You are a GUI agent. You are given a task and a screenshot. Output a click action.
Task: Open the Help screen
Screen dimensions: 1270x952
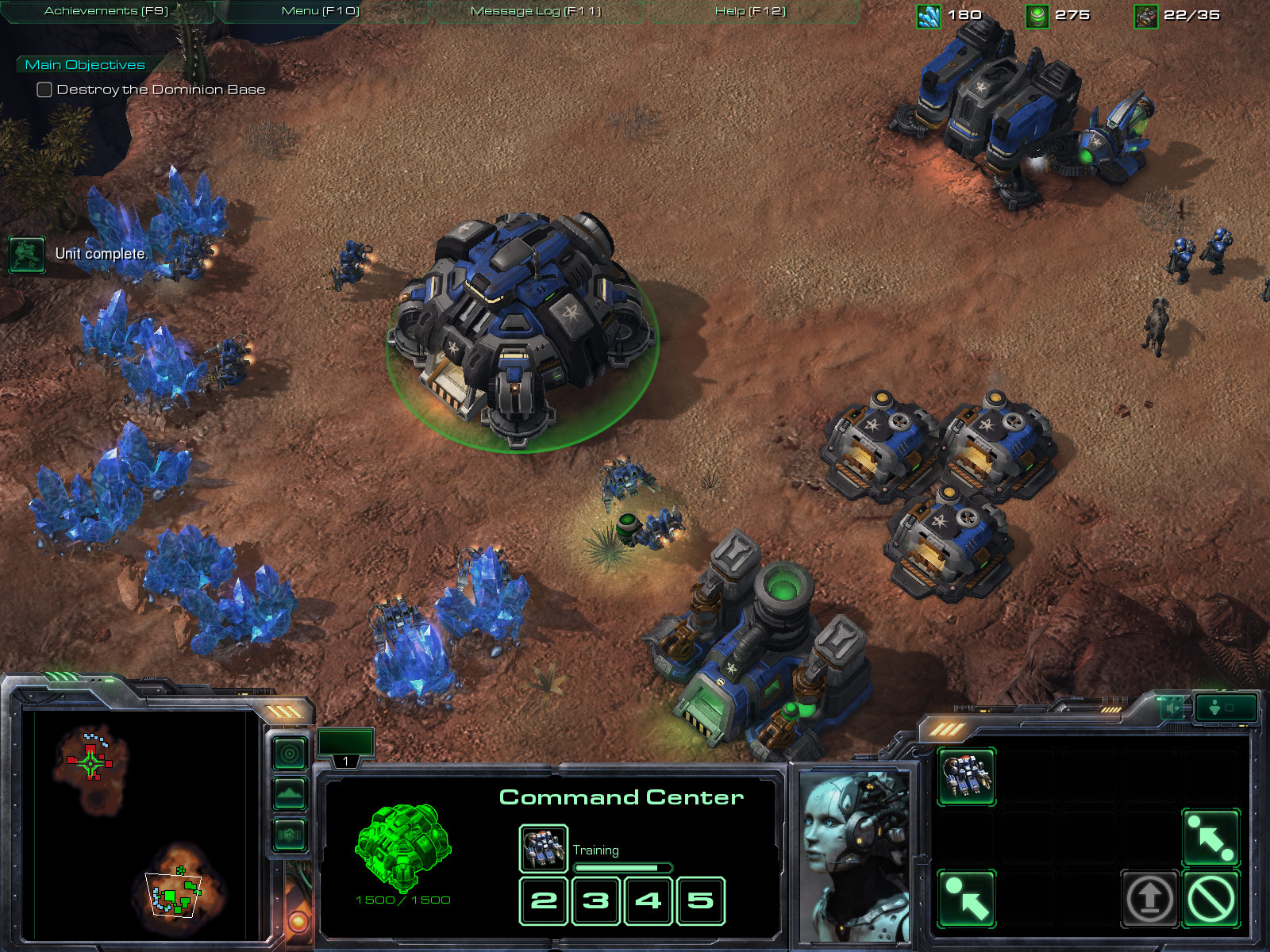pos(750,11)
